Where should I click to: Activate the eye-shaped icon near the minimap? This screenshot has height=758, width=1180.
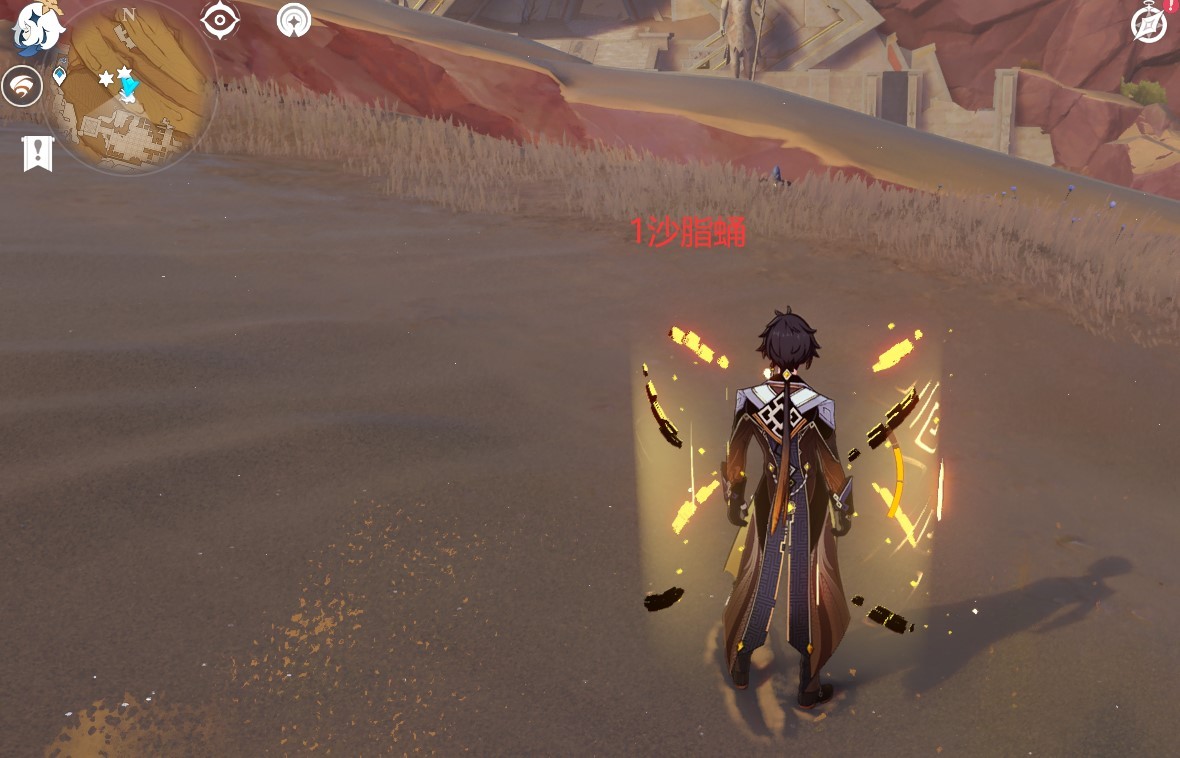(220, 20)
